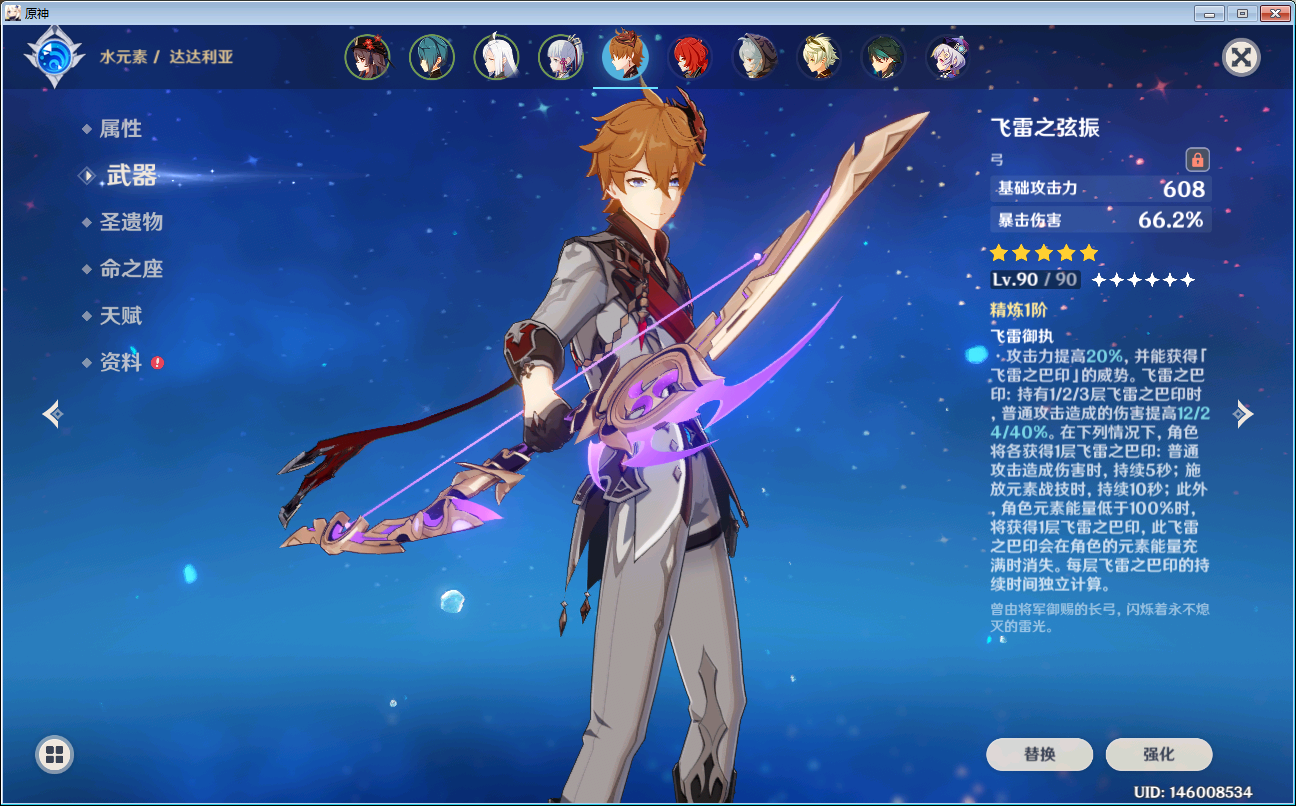Open the 资料 profile section
Viewport: 1296px width, 806px height.
(x=120, y=363)
